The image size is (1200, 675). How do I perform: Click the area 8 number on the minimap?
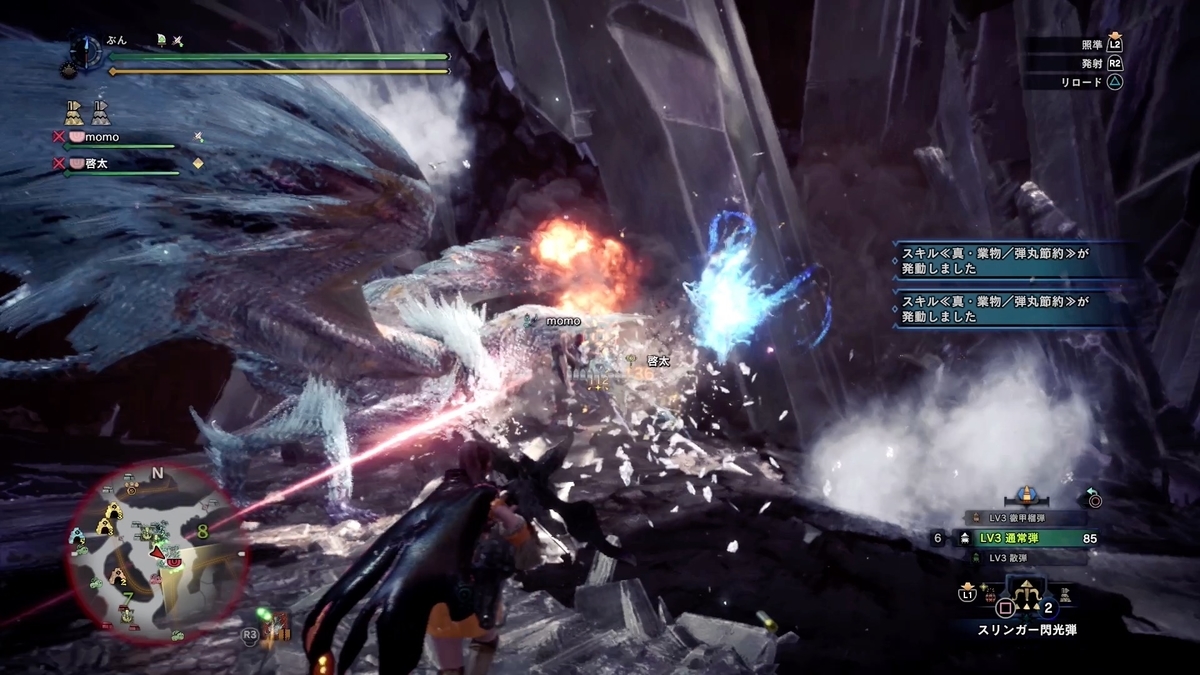click(x=203, y=533)
